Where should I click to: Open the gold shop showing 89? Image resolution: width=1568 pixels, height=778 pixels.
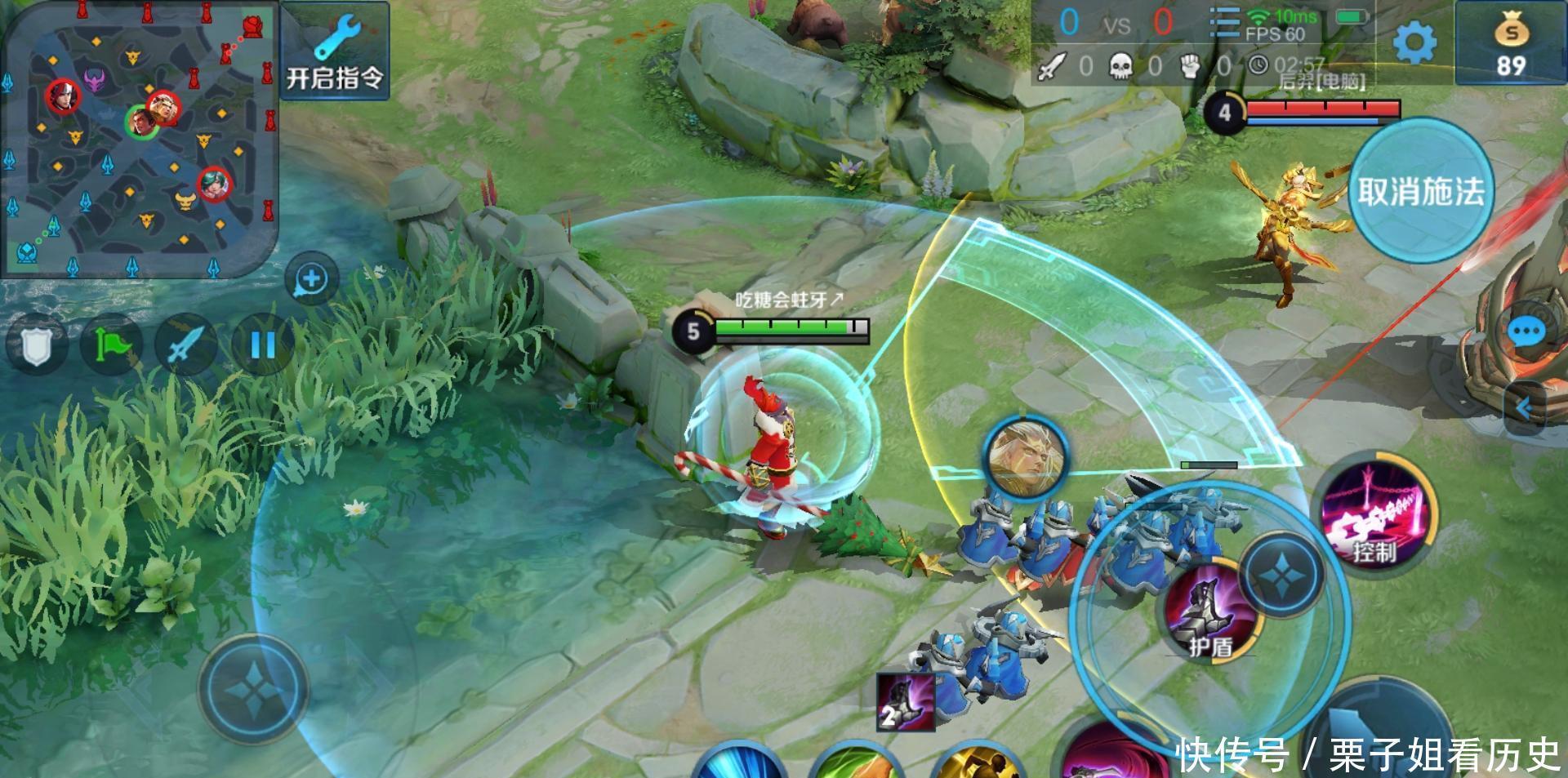click(x=1510, y=43)
